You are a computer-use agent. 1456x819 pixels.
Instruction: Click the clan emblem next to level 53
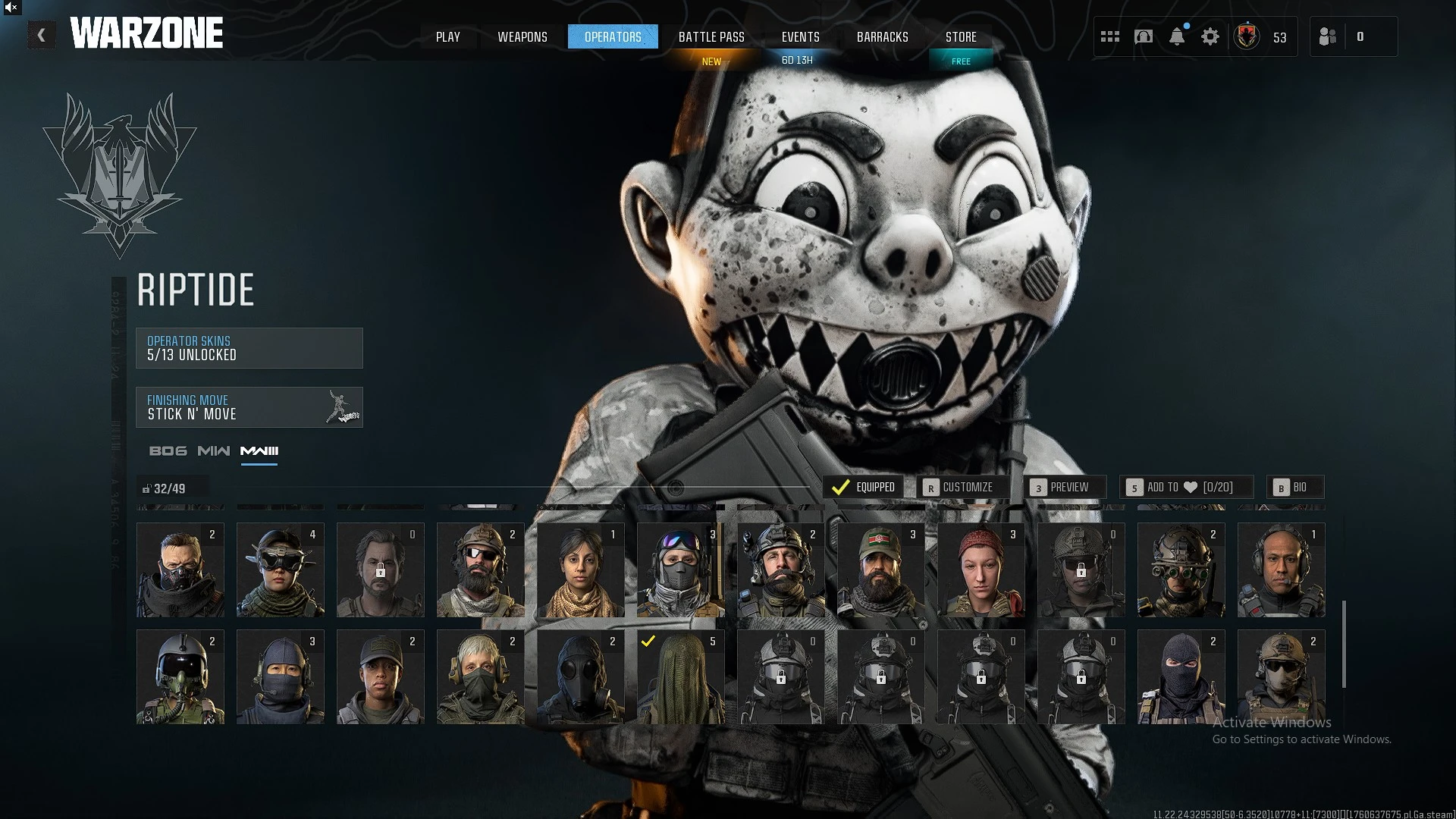[1247, 36]
